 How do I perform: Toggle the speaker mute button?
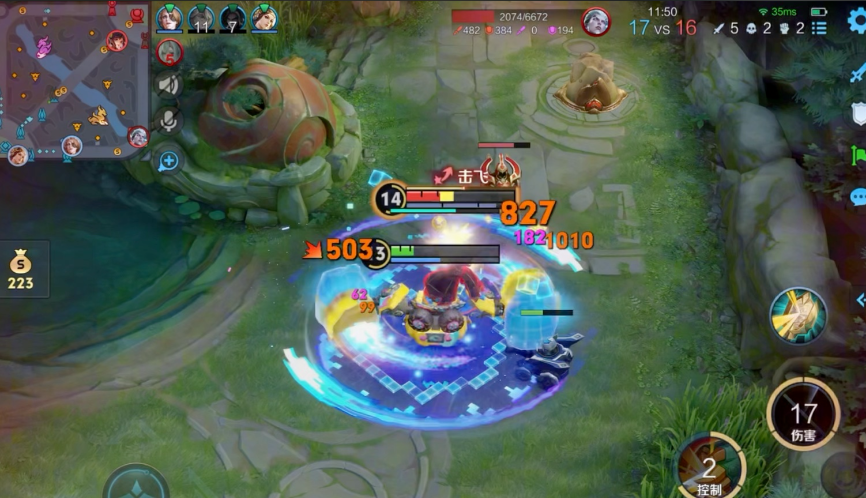coord(169,85)
